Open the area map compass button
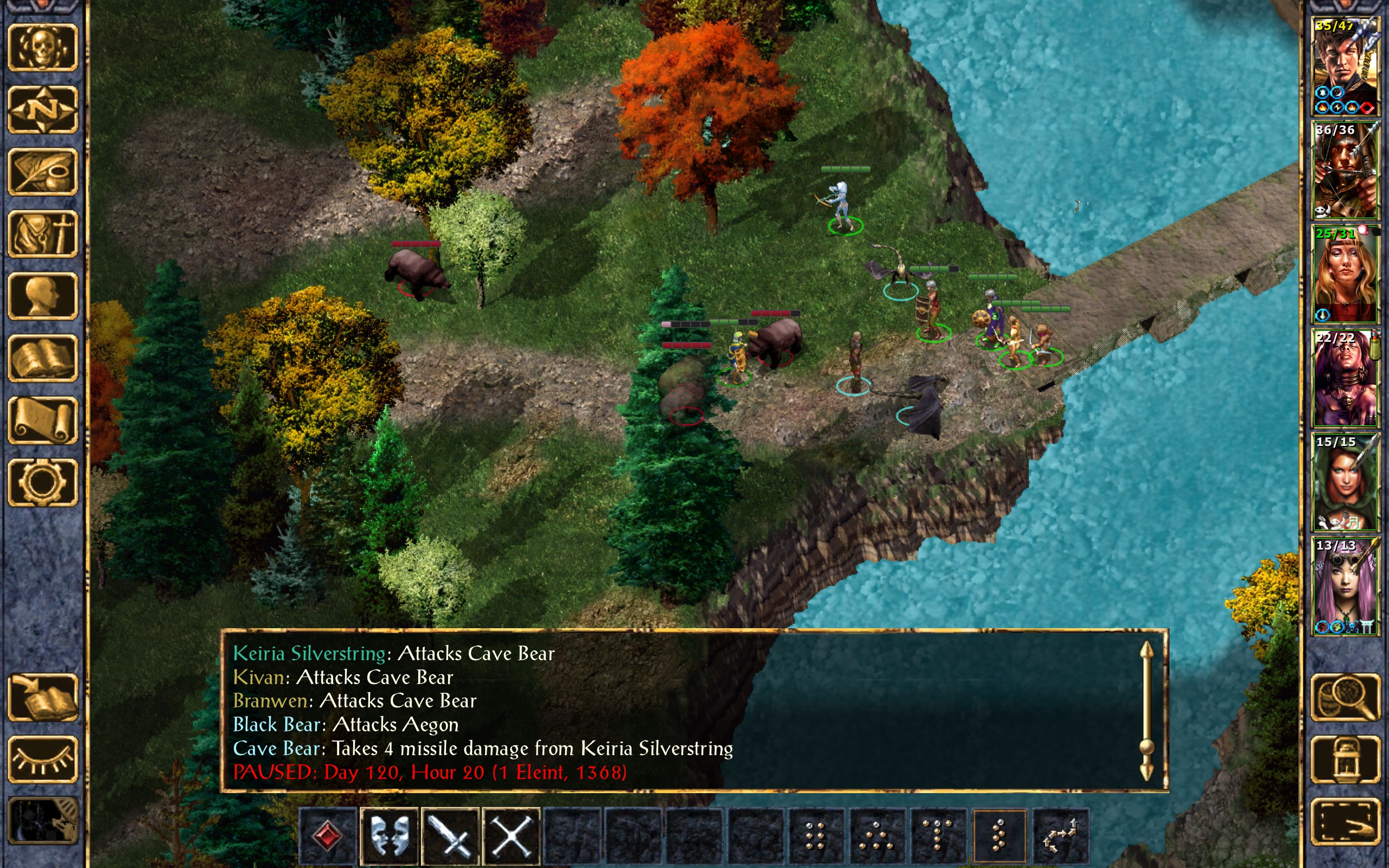The width and height of the screenshot is (1389, 868). [42, 110]
